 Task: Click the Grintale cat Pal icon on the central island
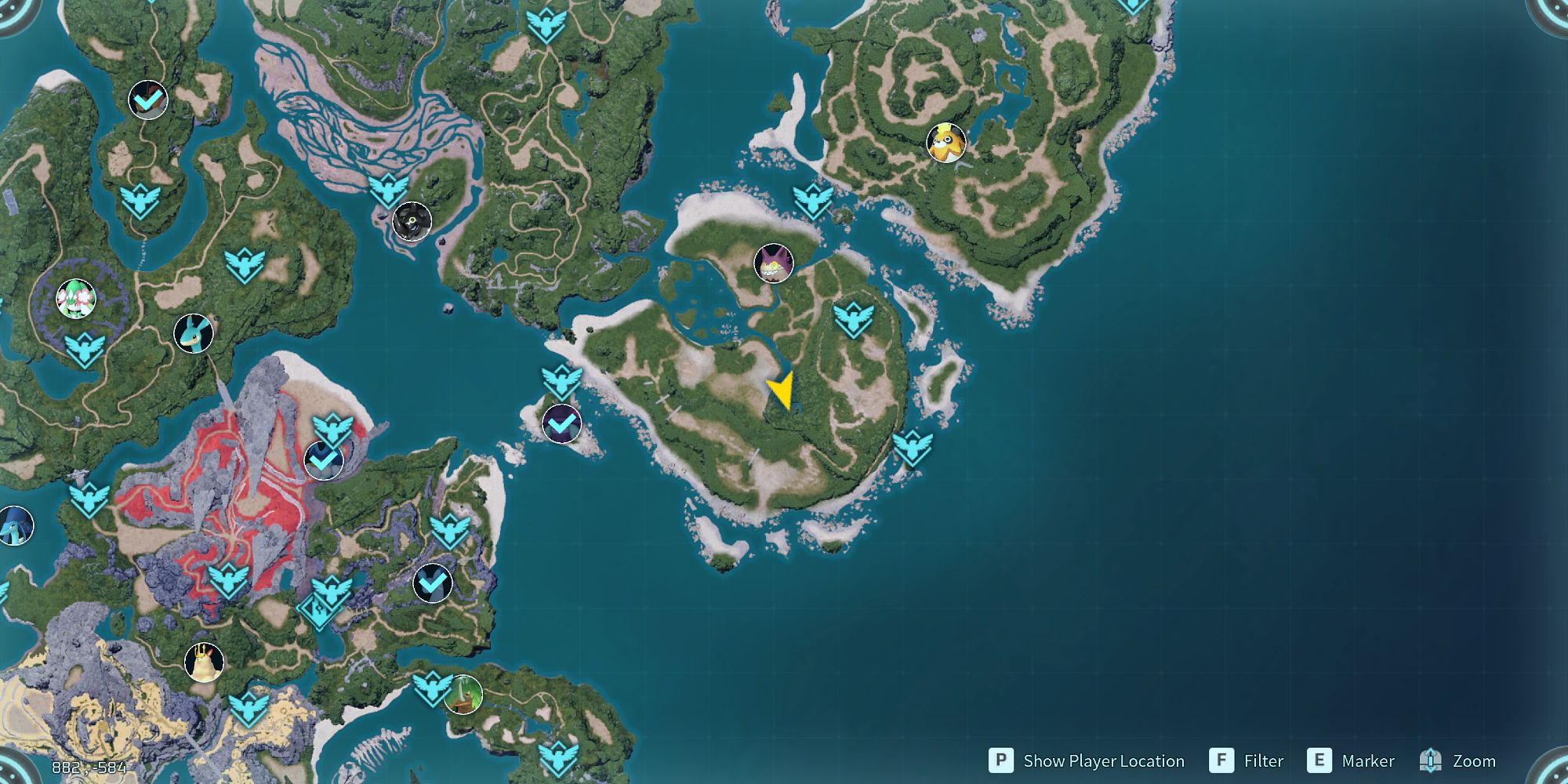pos(773,264)
